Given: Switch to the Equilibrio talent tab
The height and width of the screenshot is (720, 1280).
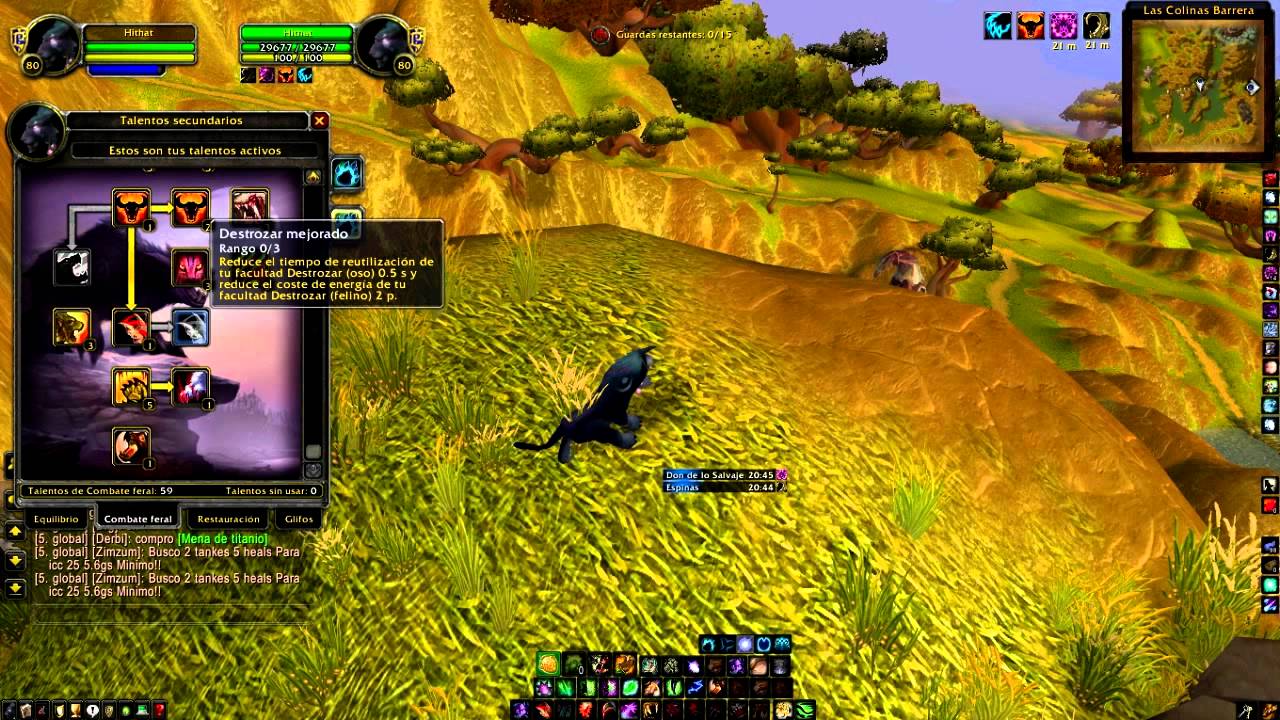Looking at the screenshot, I should click(56, 519).
